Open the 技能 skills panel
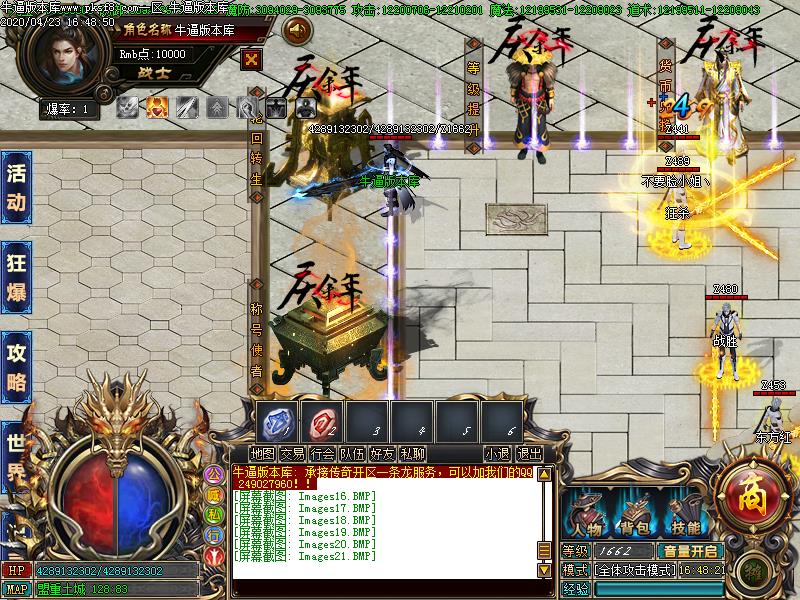The height and width of the screenshot is (600, 800). [686, 514]
